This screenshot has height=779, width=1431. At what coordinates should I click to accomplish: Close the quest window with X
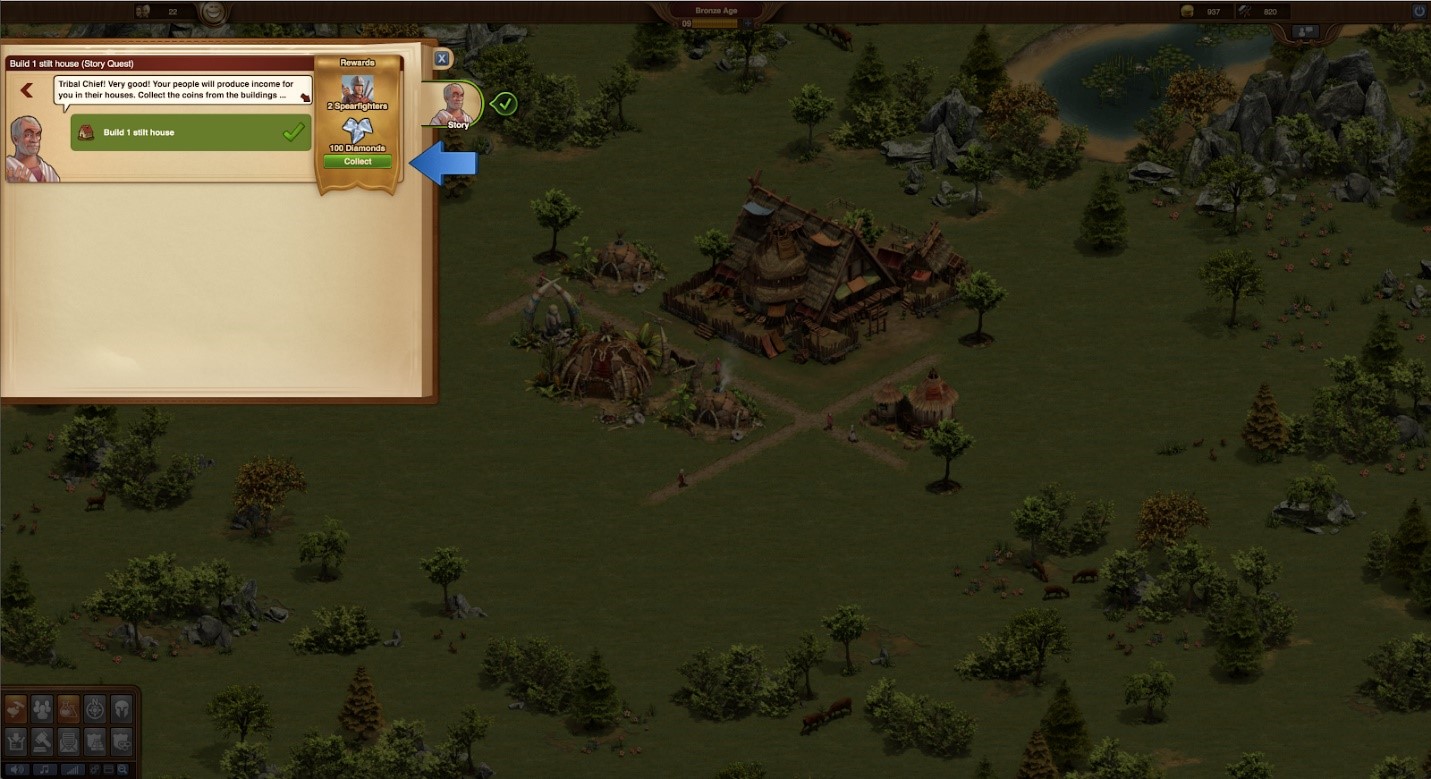pyautogui.click(x=443, y=59)
